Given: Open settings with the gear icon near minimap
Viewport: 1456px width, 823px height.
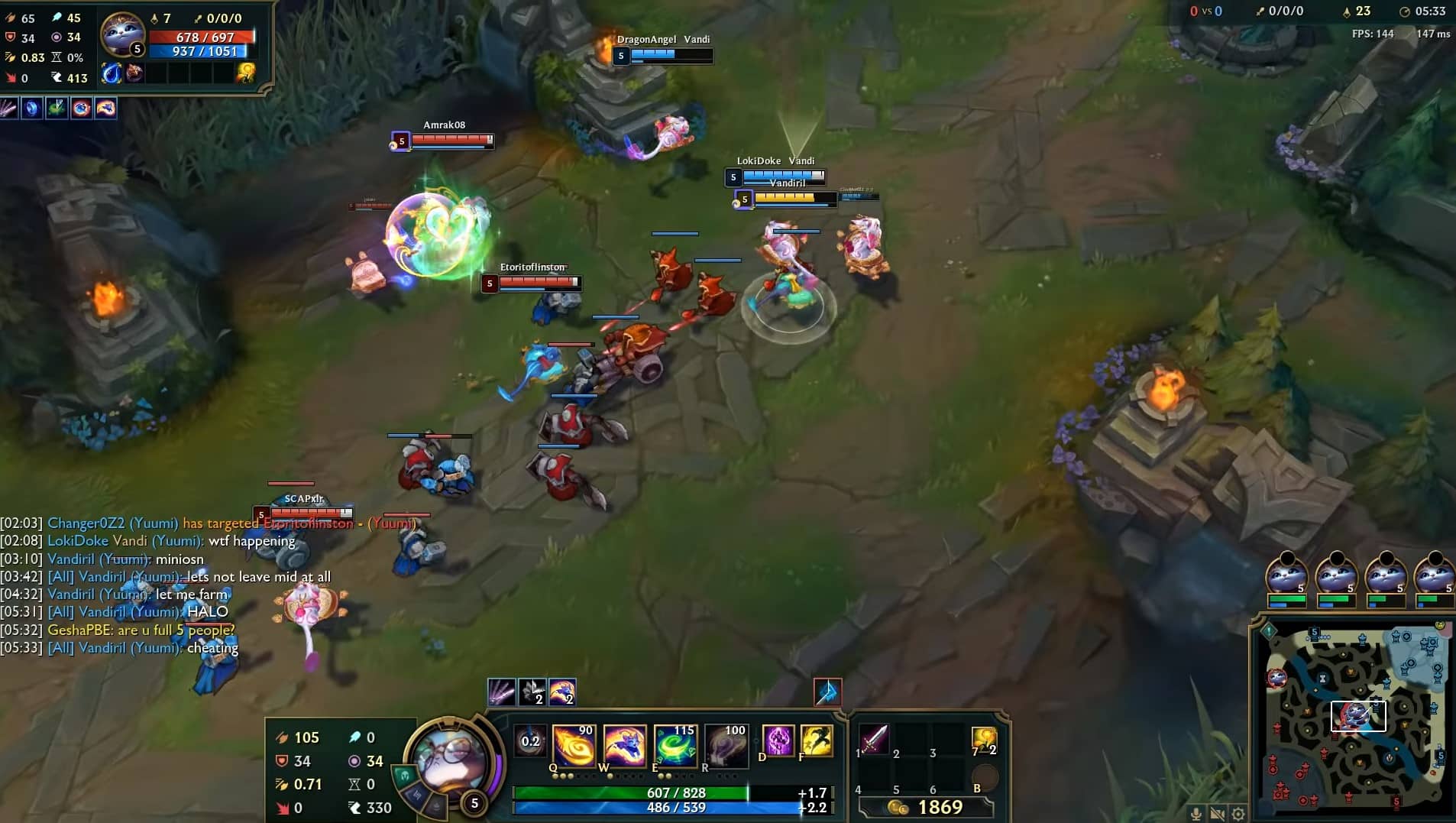Looking at the screenshot, I should (x=1238, y=815).
